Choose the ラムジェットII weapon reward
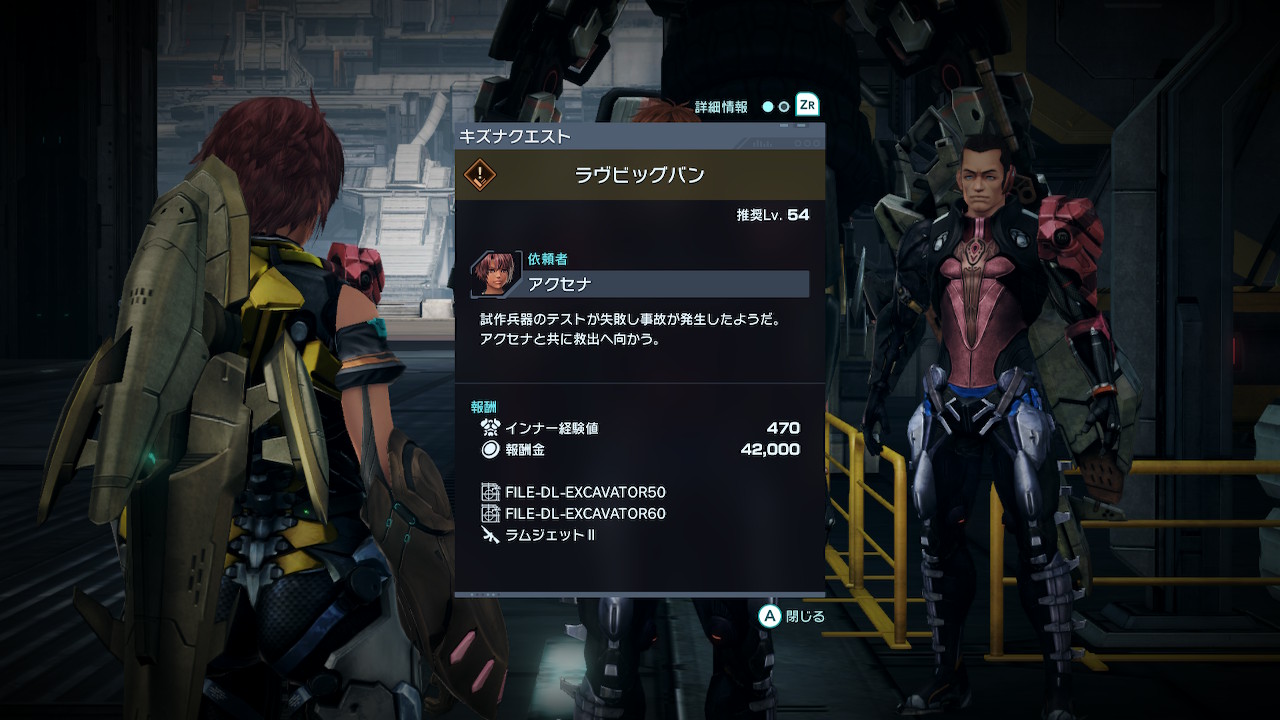 point(549,535)
